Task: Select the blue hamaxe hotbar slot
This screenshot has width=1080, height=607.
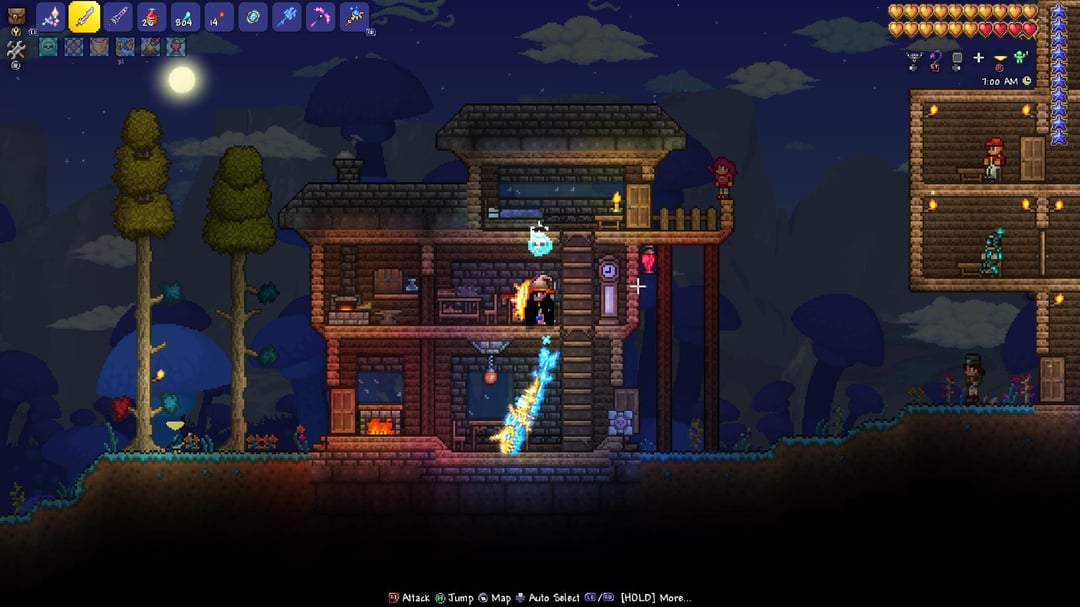Action: tap(287, 17)
